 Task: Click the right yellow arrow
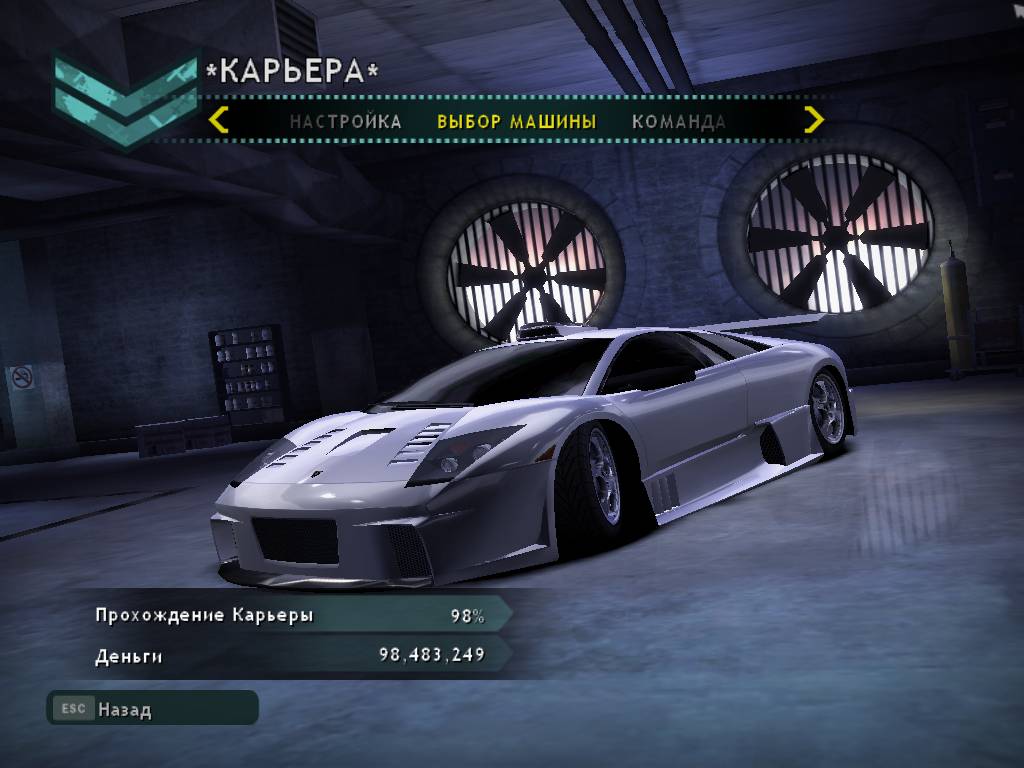click(x=814, y=120)
